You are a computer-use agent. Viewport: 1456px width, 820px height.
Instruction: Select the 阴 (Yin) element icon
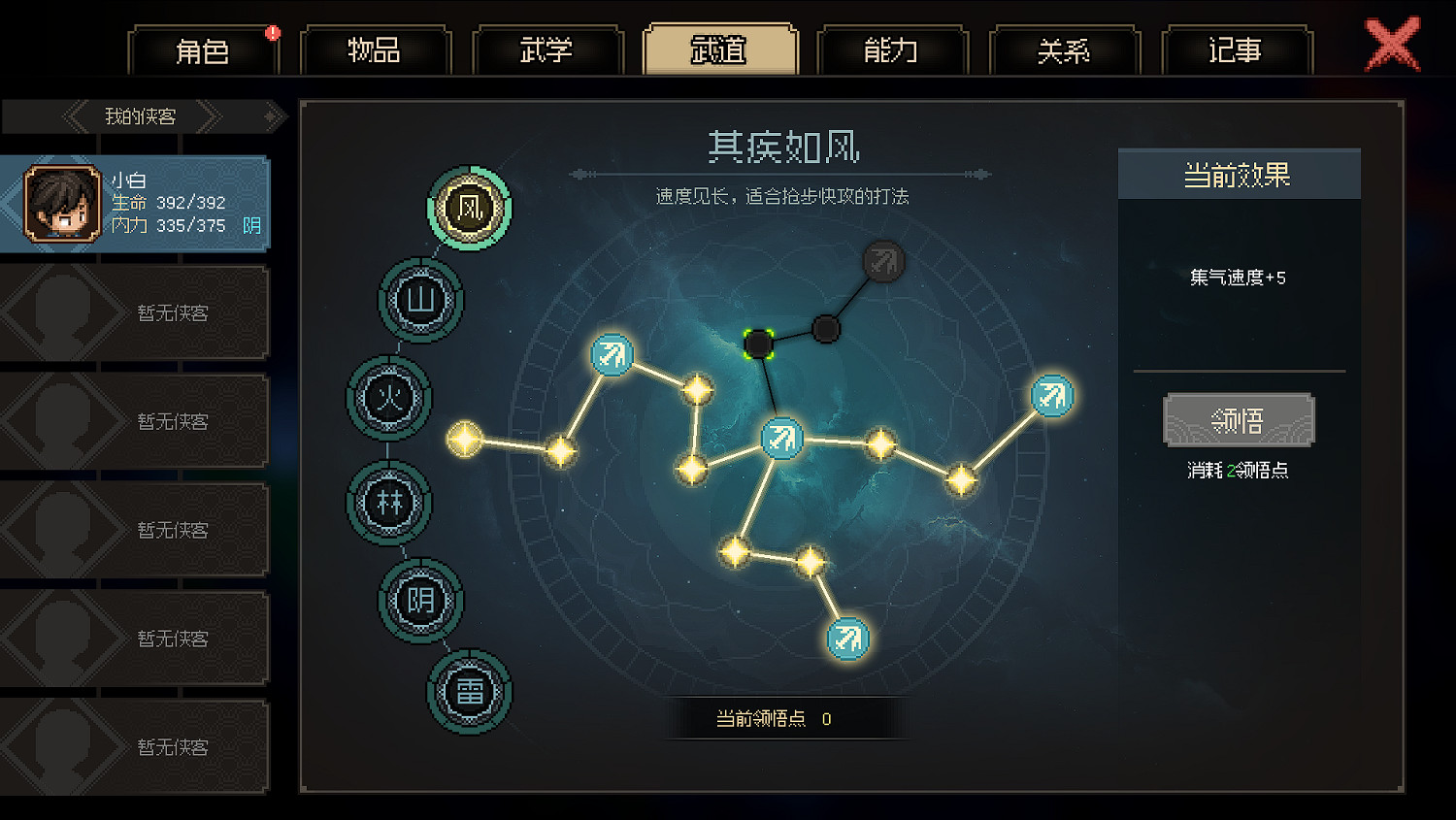[421, 601]
